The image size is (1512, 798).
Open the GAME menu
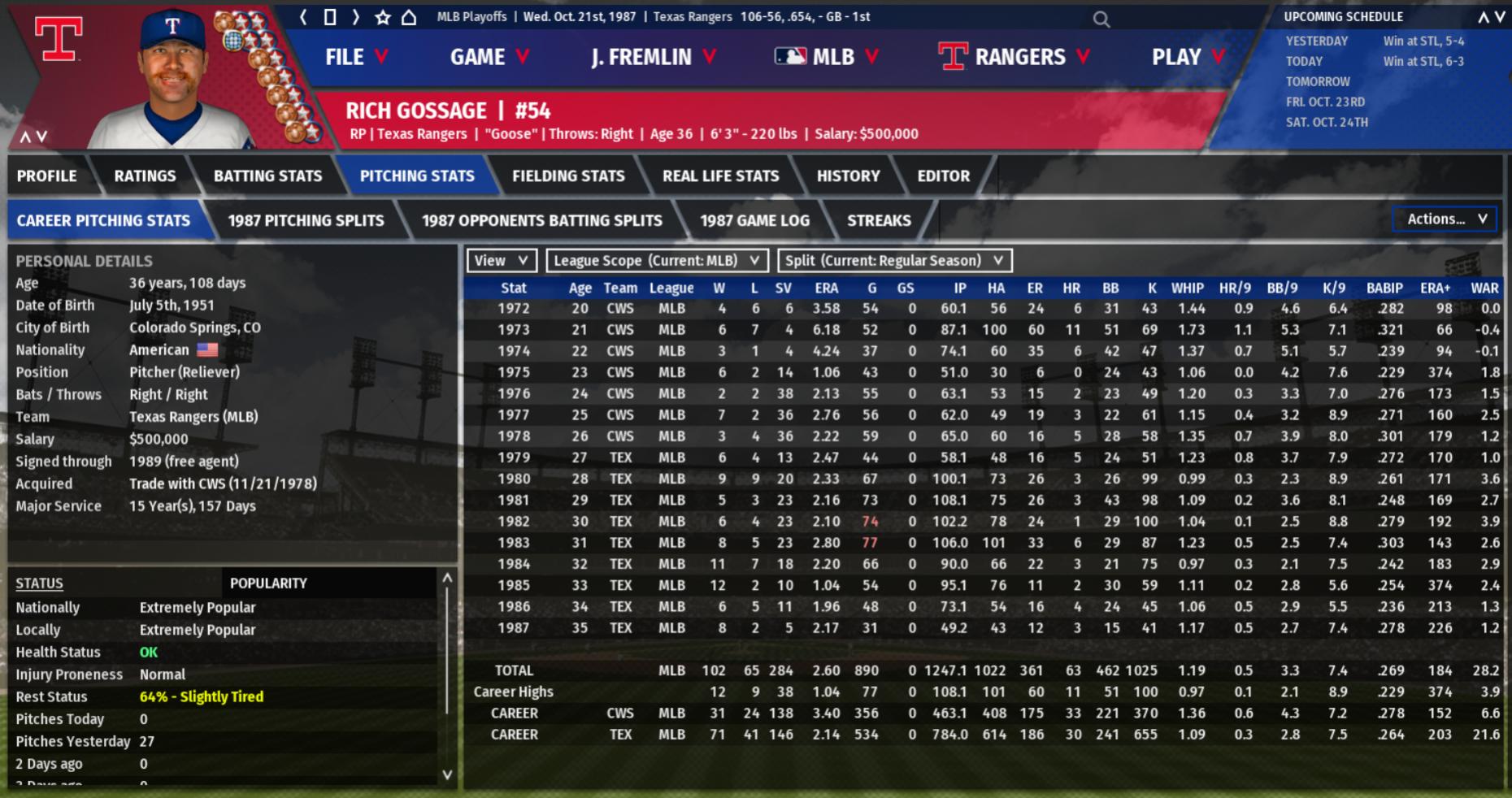coord(489,57)
